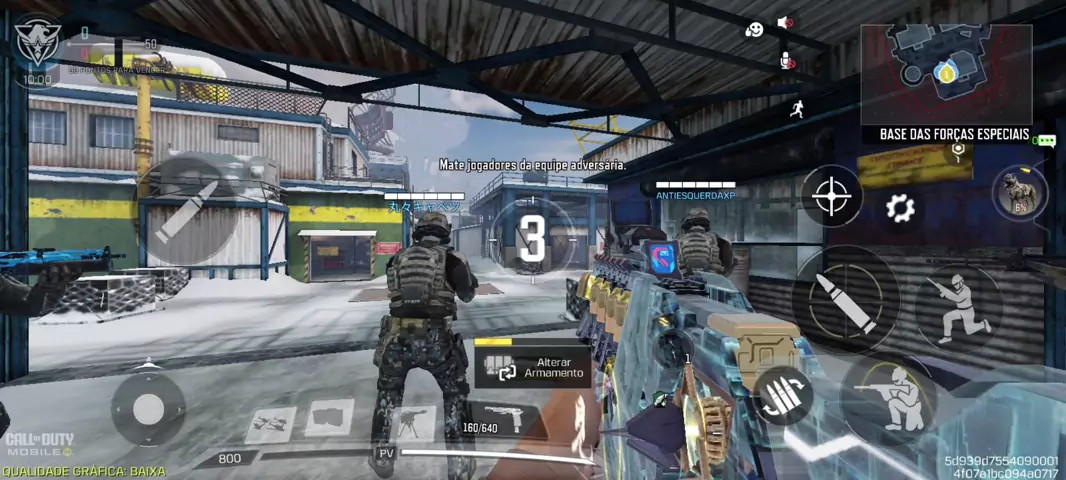The width and height of the screenshot is (1066, 480).
Task: Activate the K9 dog operator skill
Action: tap(1019, 191)
